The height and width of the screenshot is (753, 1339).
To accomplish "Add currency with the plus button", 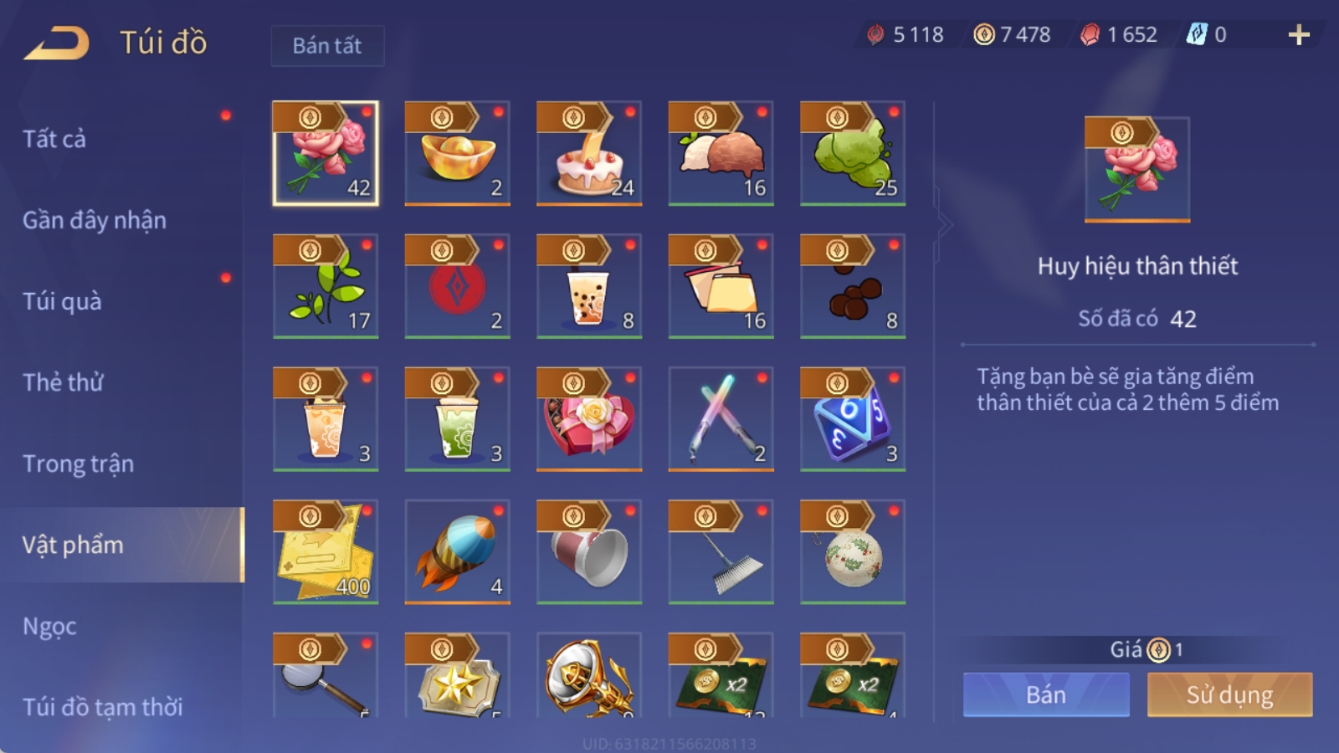I will coord(1298,35).
